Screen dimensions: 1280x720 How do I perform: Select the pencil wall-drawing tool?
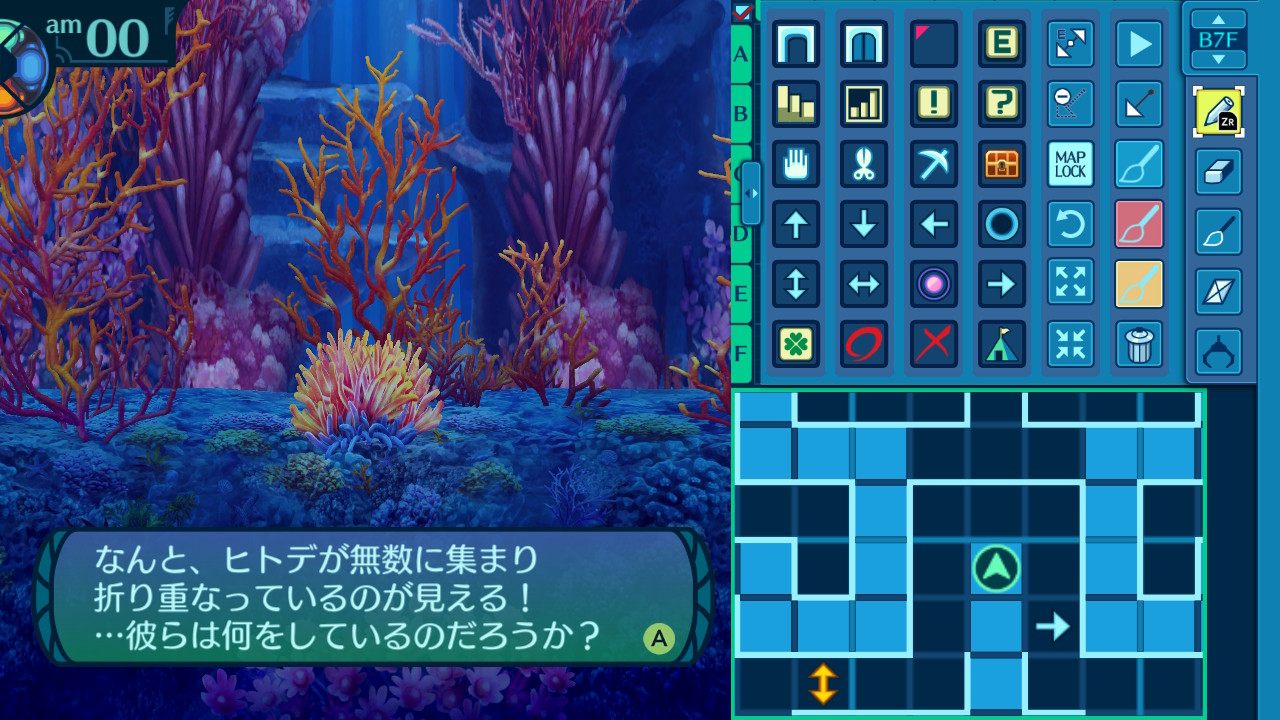(x=1218, y=112)
